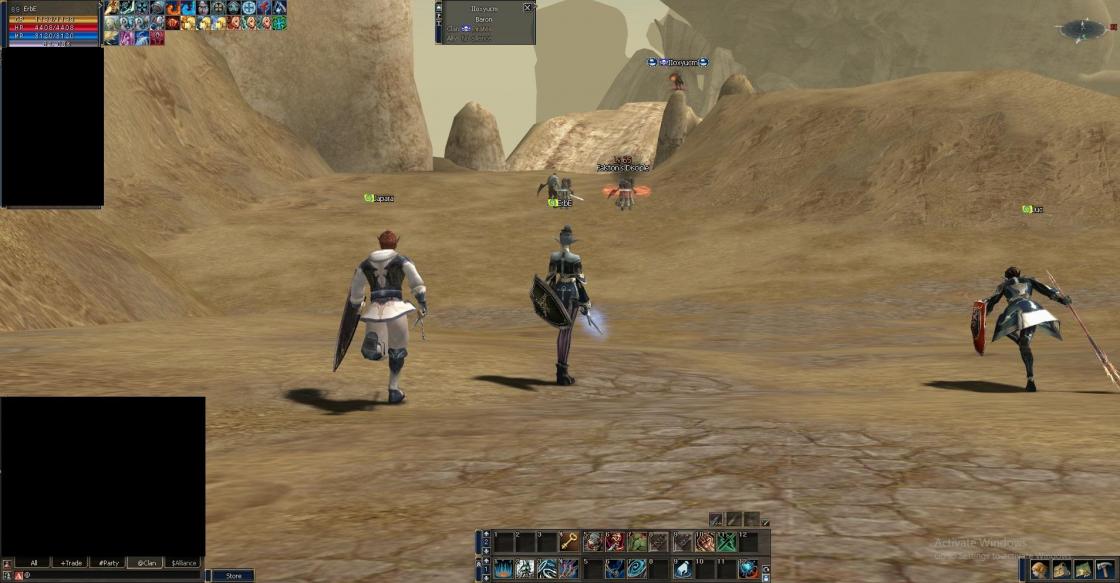Screen dimensions: 1120x583
Task: Trigger the glowing blue orb skill
Action: point(748,569)
